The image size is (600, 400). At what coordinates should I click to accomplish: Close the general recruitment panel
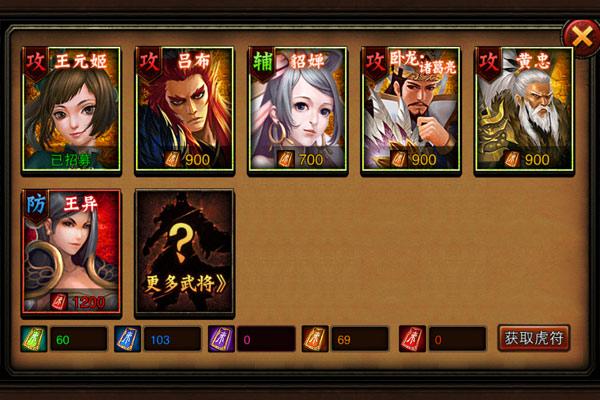[x=578, y=36]
